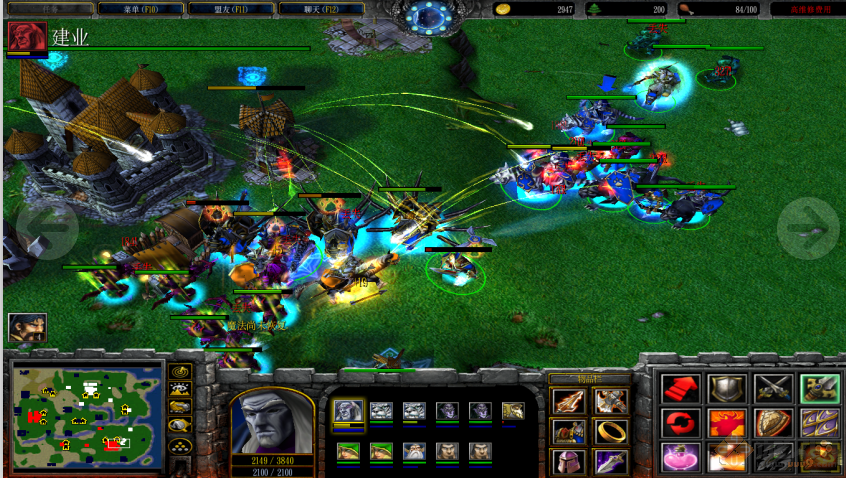Select the helmet item in inventory

click(567, 461)
